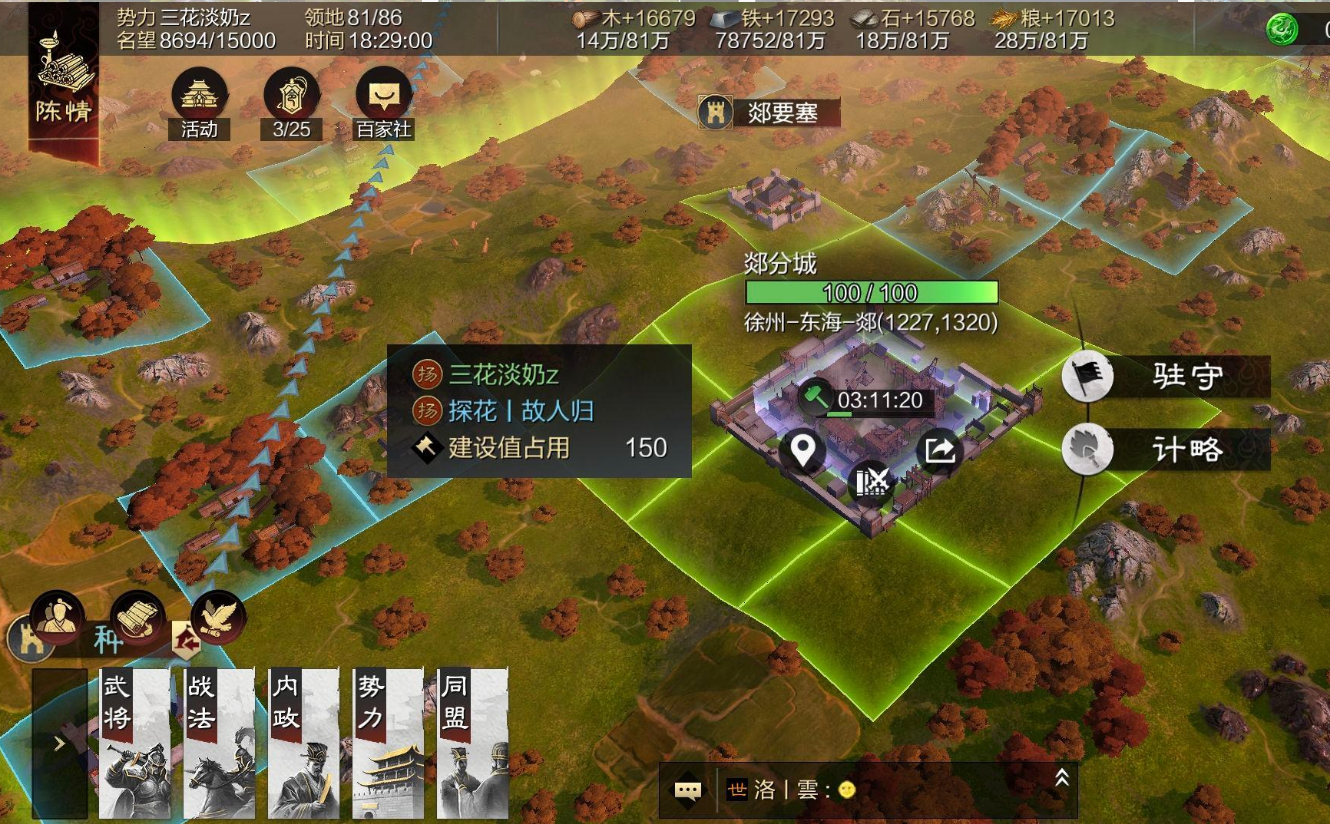The width and height of the screenshot is (1330, 824).
Task: Jump to the 郯要塞 fortress label
Action: (769, 112)
